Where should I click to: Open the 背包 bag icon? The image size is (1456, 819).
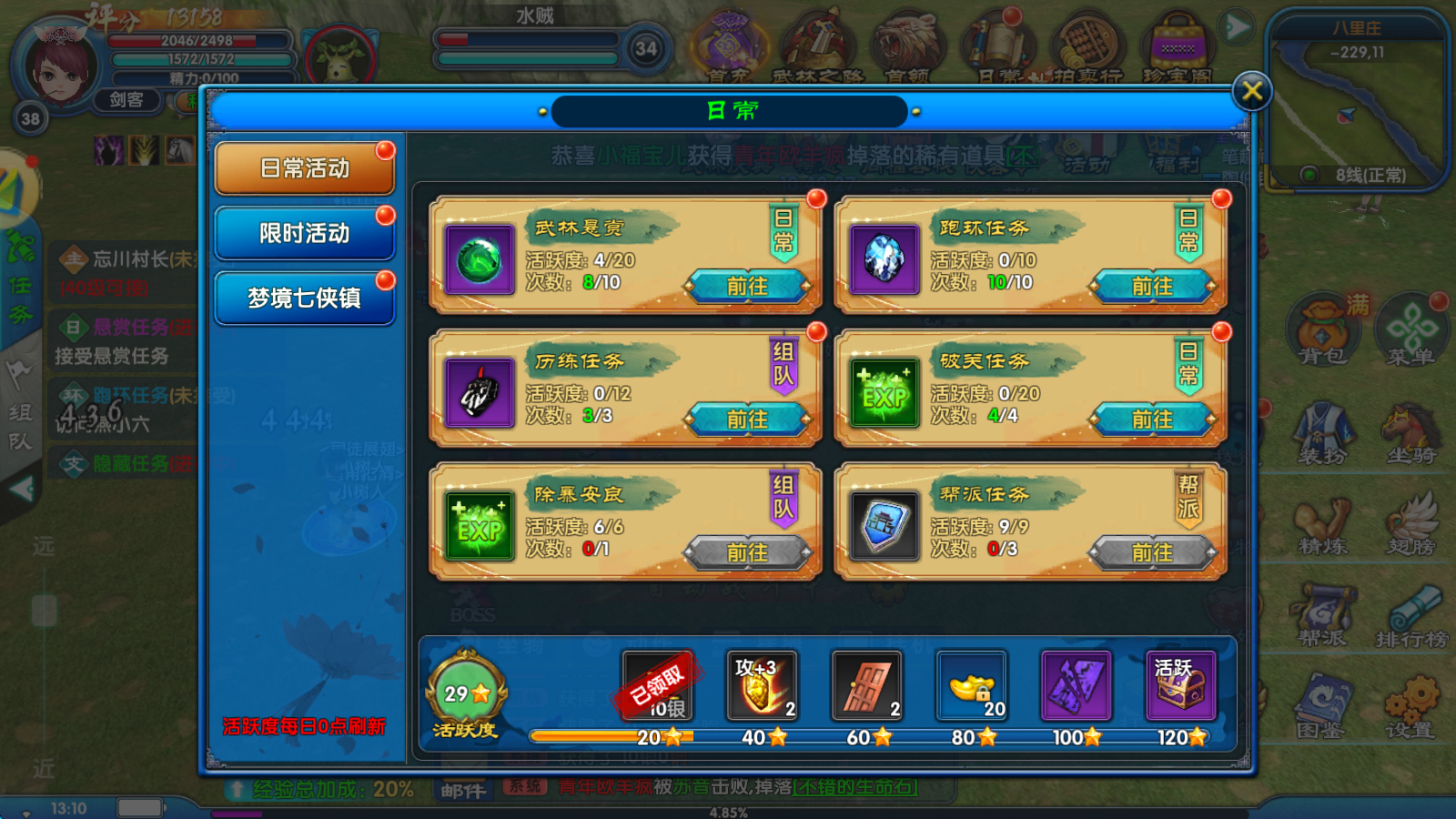point(1322,332)
